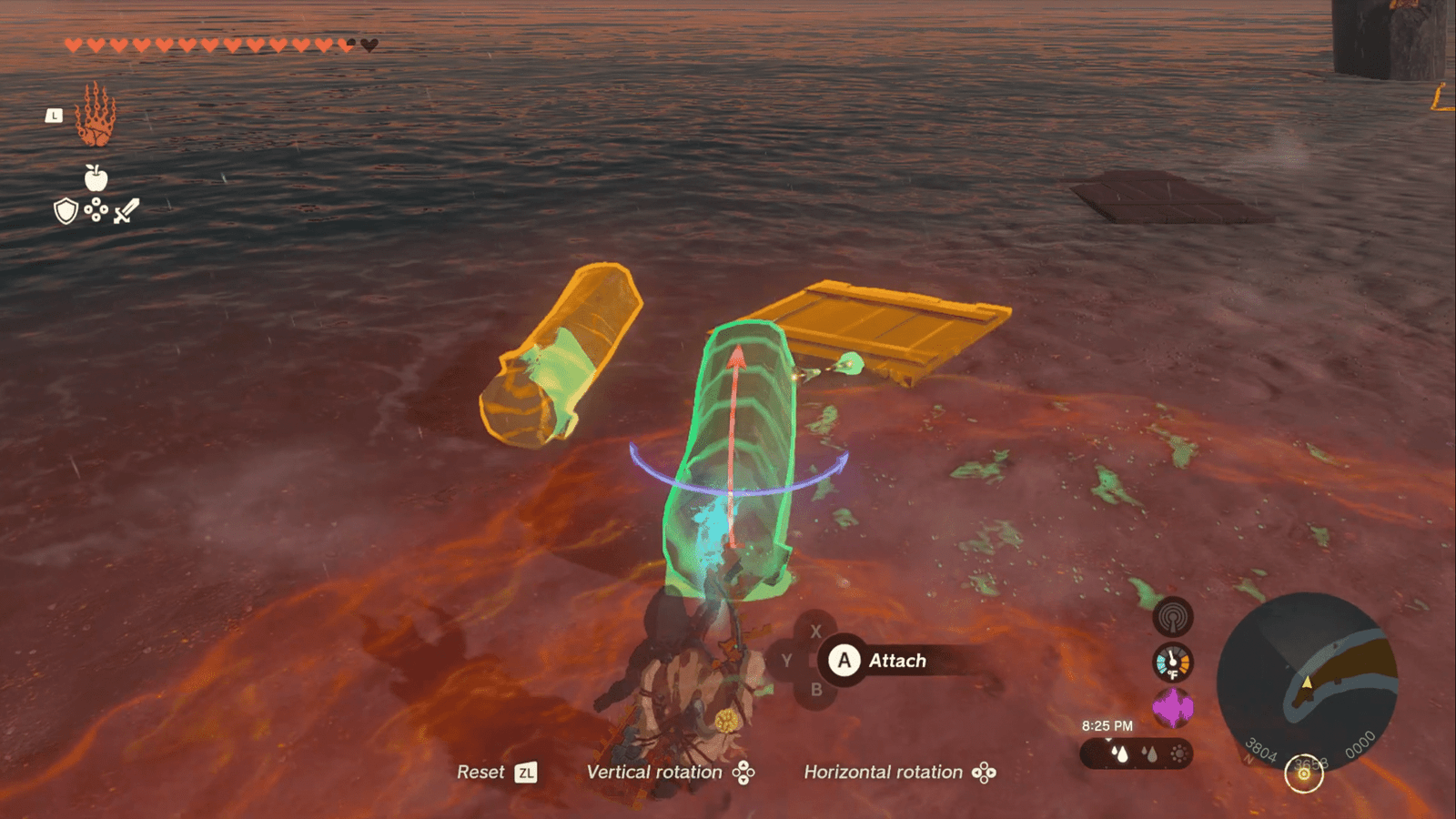Viewport: 1456px width, 819px height.
Task: Click the shield equipment icon
Action: tap(66, 212)
